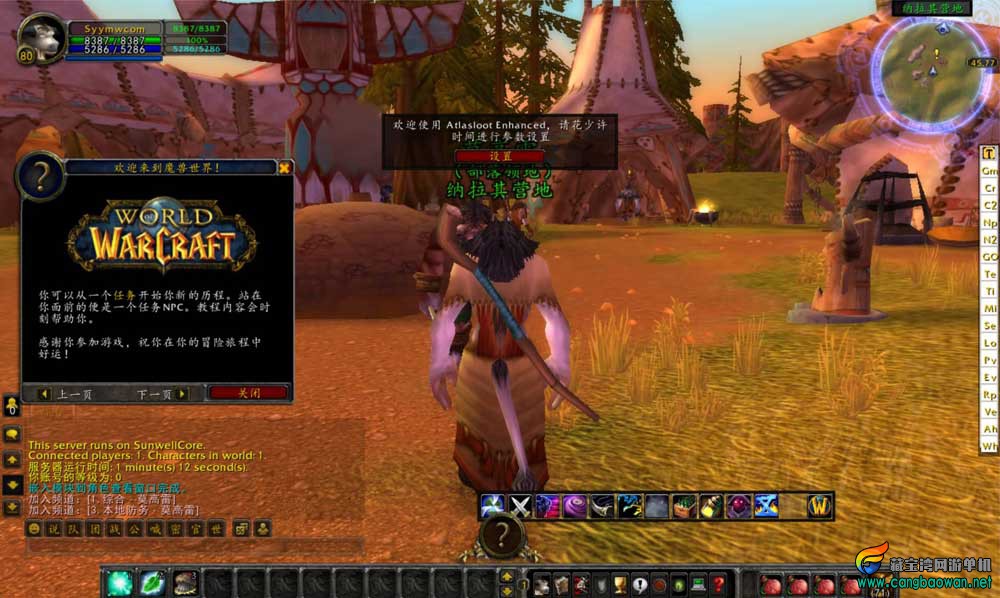
Task: Close the welcome tutorial with the red 关闭 button
Action: coord(248,393)
